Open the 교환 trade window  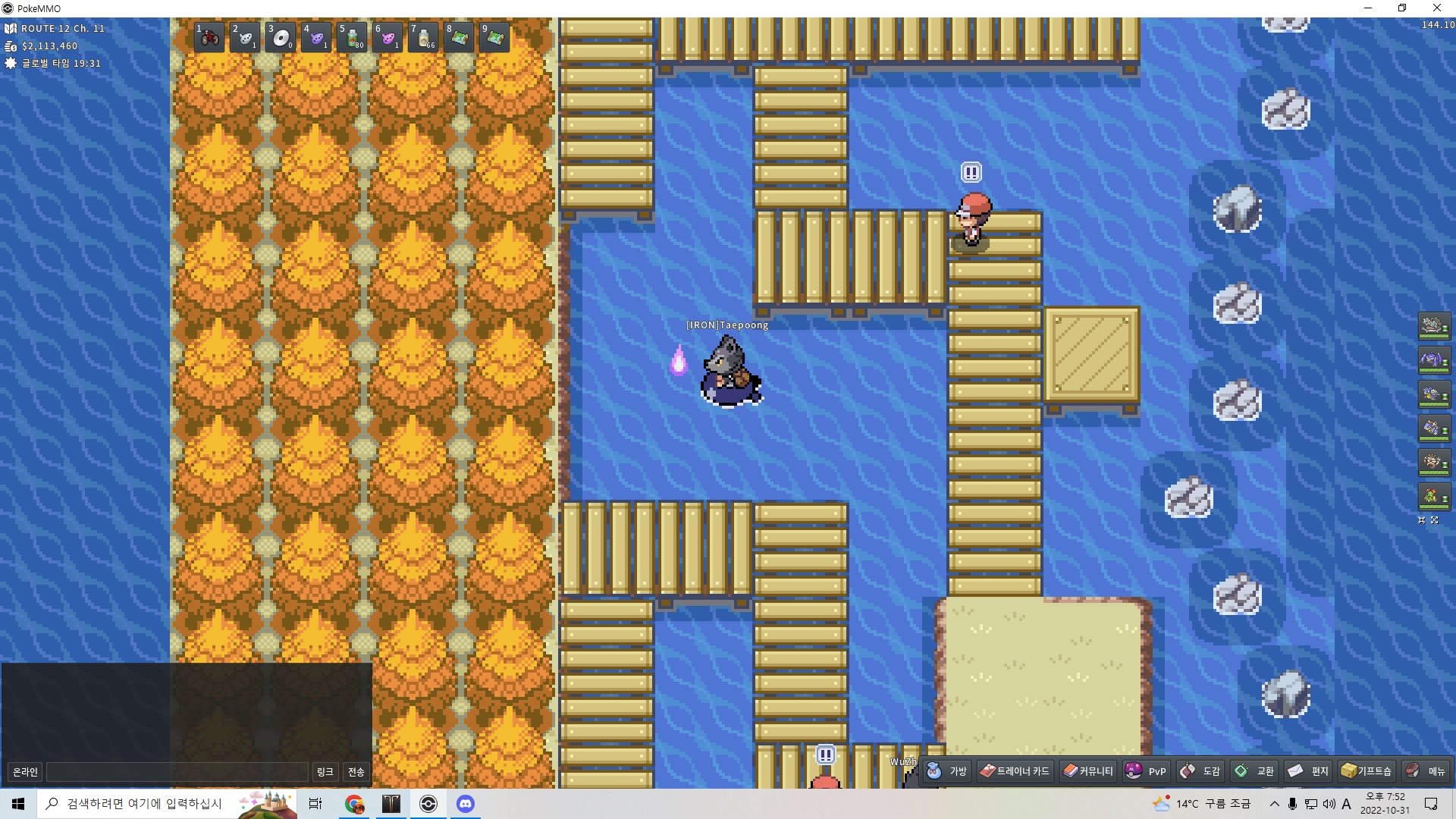[1254, 771]
